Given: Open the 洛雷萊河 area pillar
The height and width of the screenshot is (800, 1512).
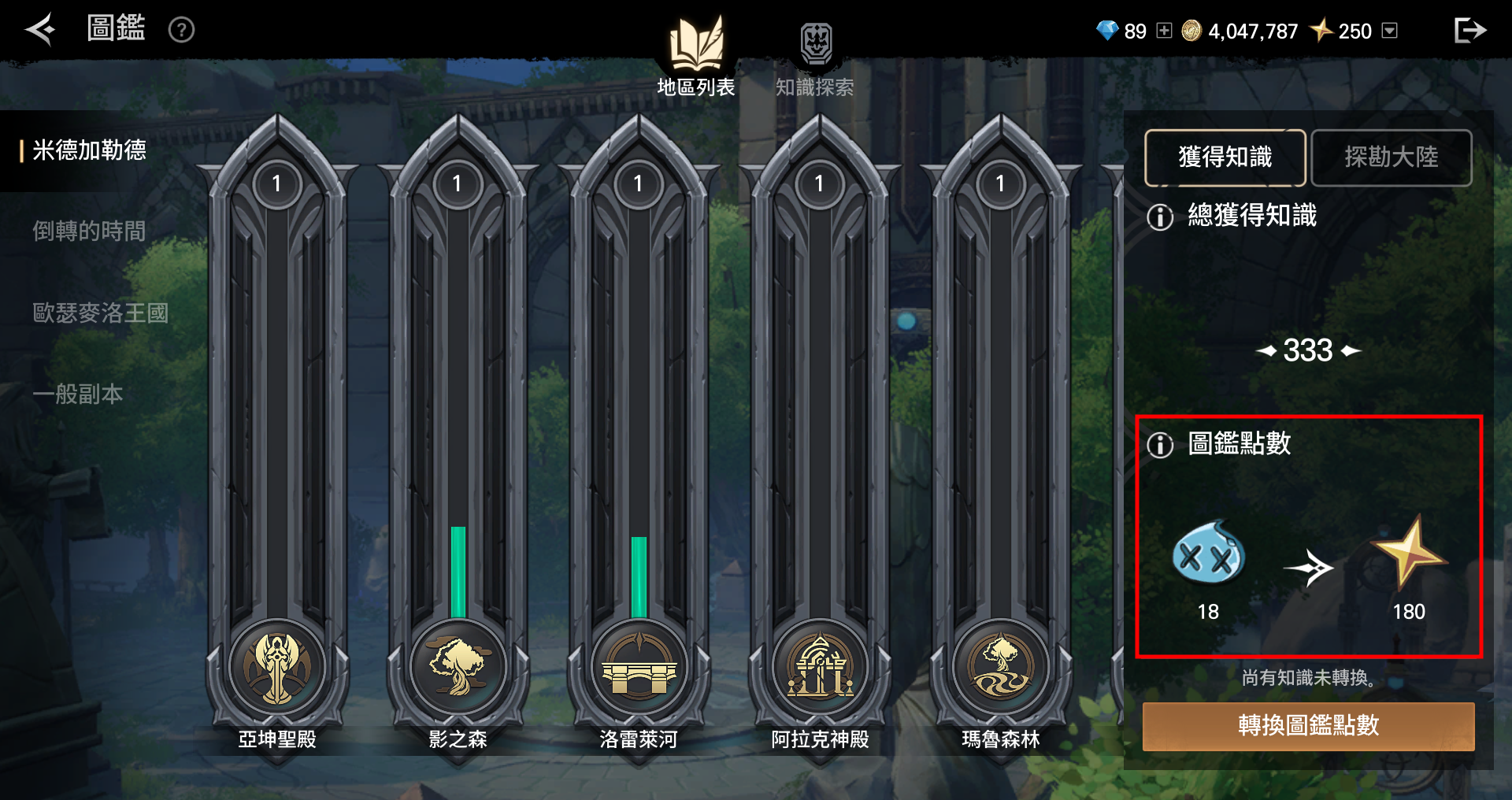Looking at the screenshot, I should tap(639, 666).
